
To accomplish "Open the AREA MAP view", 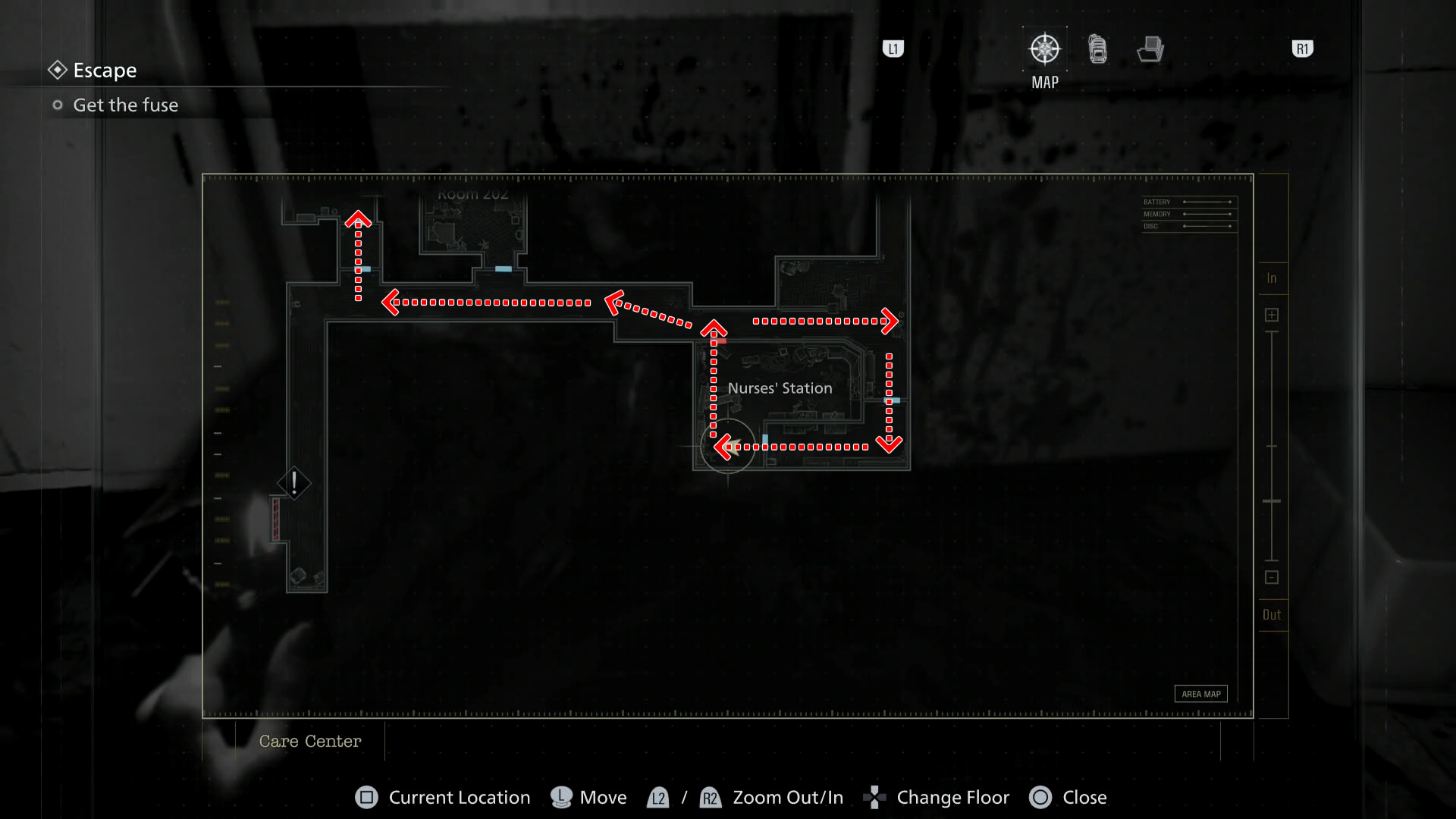I will 1200,693.
